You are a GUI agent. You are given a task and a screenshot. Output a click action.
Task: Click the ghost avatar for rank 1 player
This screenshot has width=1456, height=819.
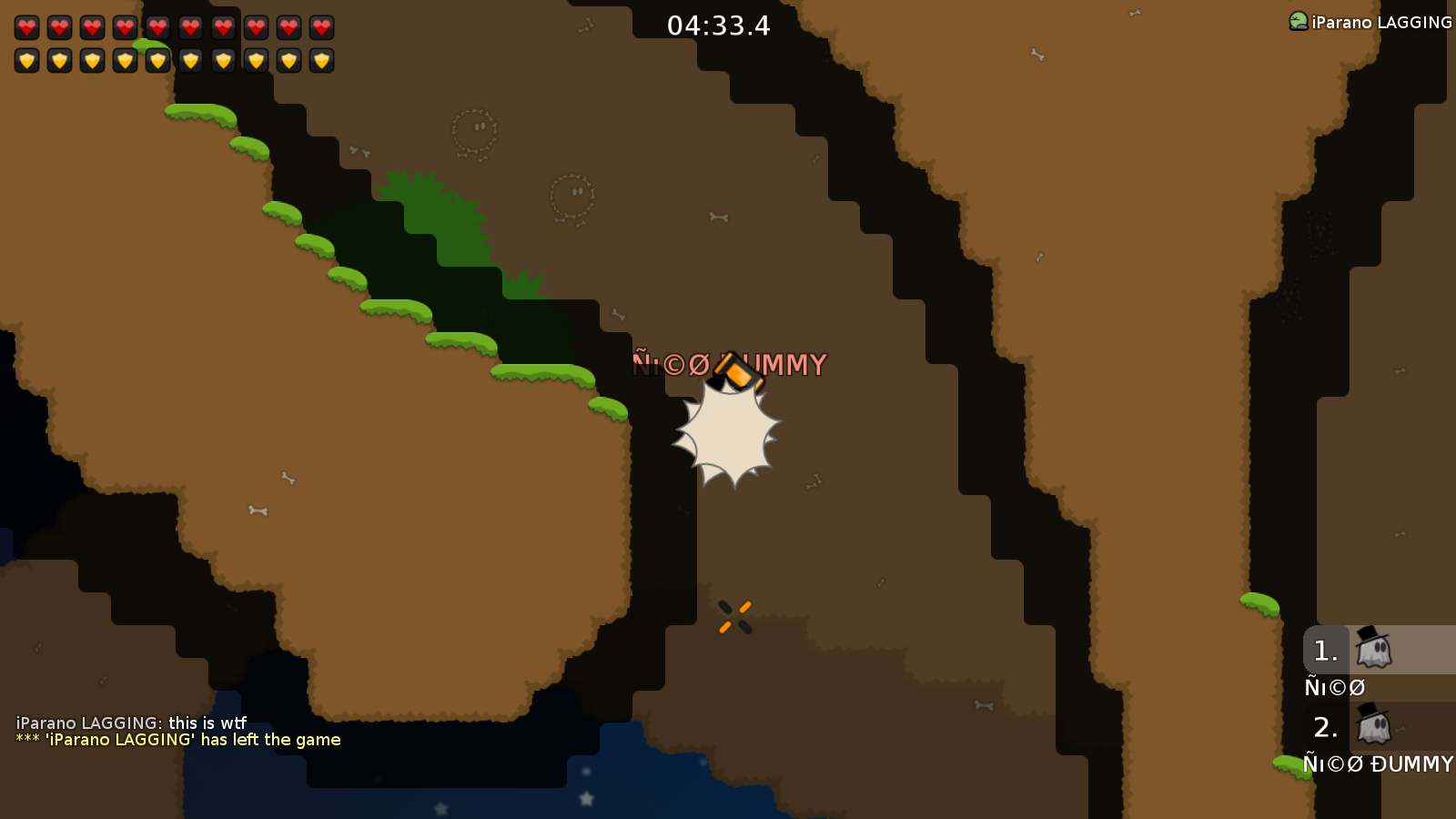(x=1372, y=649)
